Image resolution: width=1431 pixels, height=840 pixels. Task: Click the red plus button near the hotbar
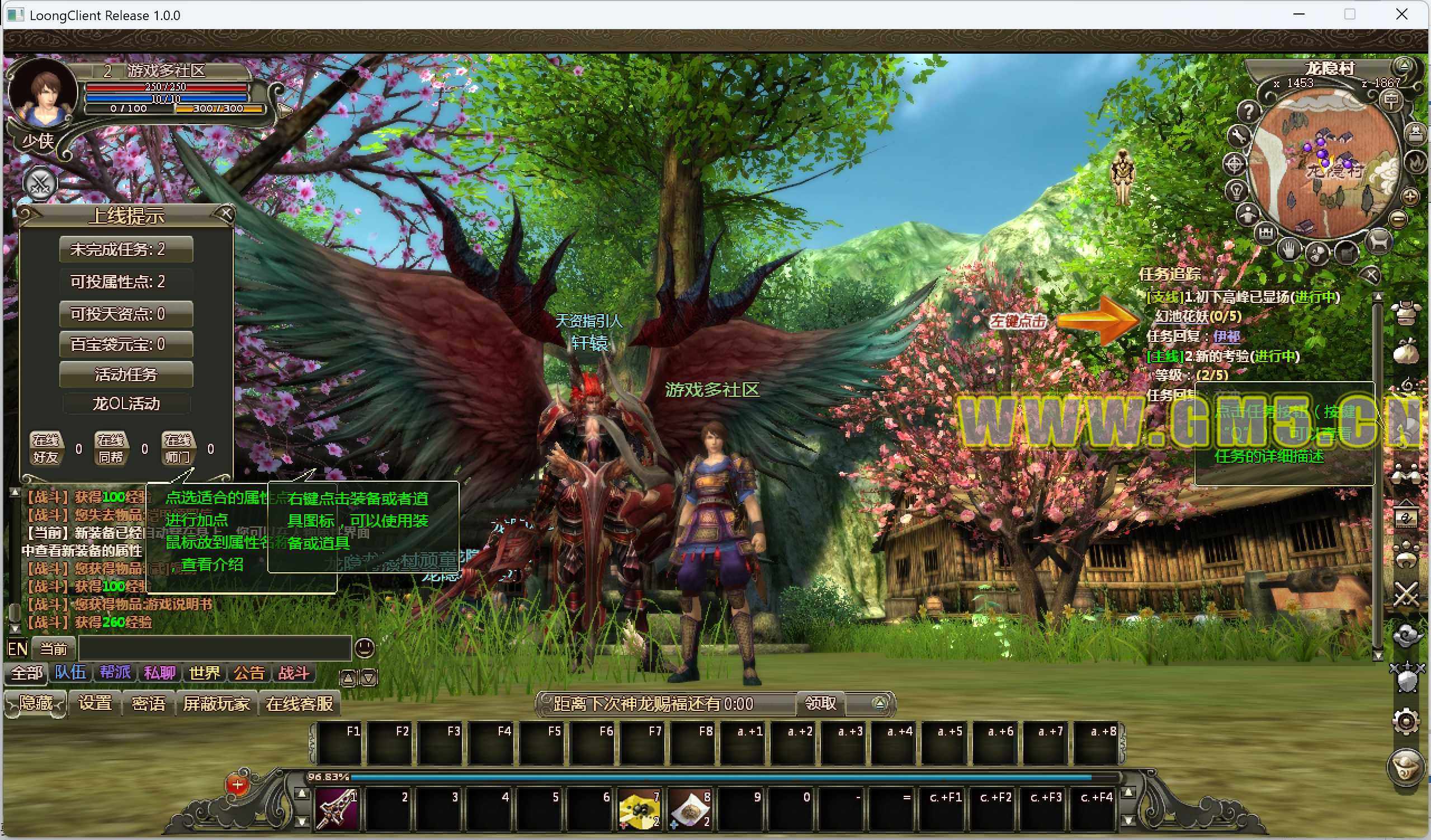pos(237,786)
